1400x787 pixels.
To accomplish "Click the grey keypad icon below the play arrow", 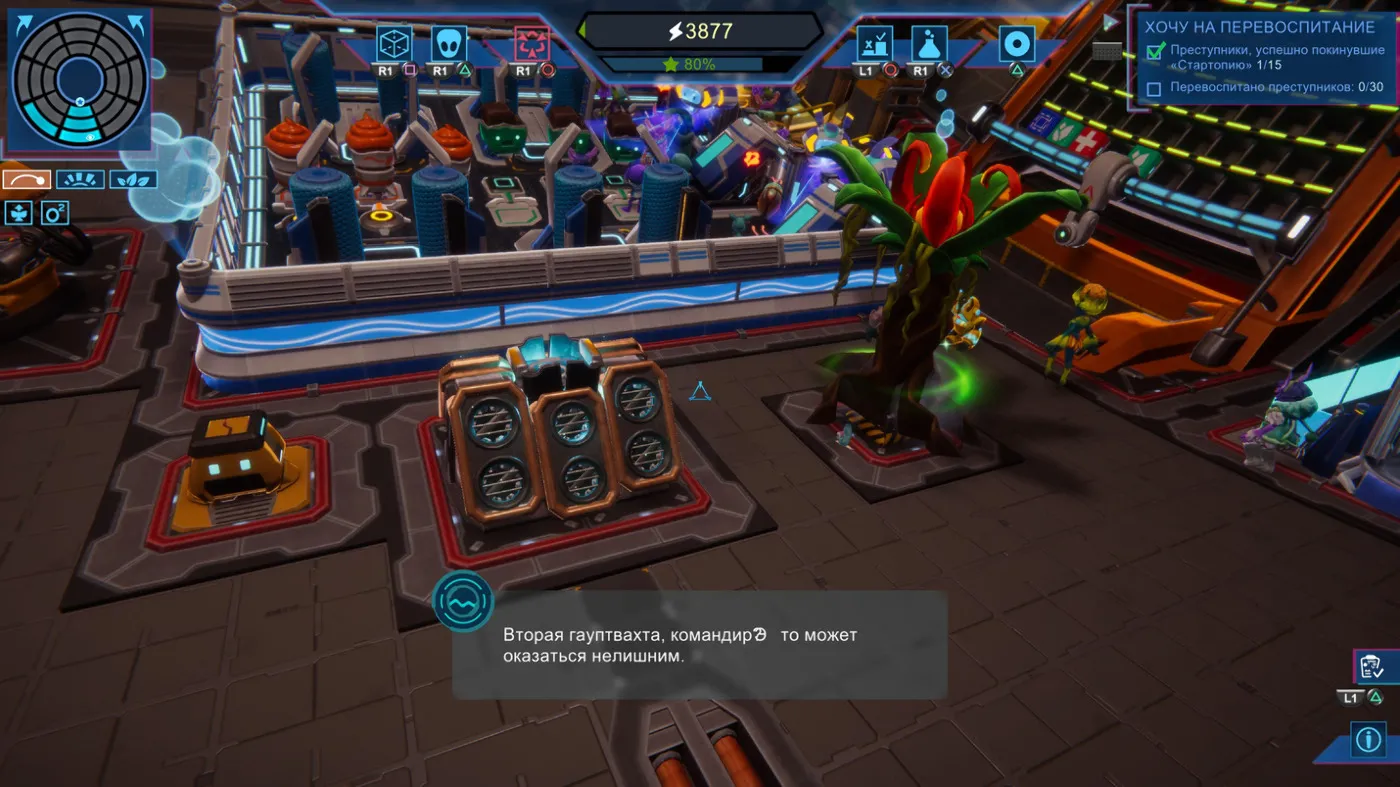I will click(x=1107, y=50).
